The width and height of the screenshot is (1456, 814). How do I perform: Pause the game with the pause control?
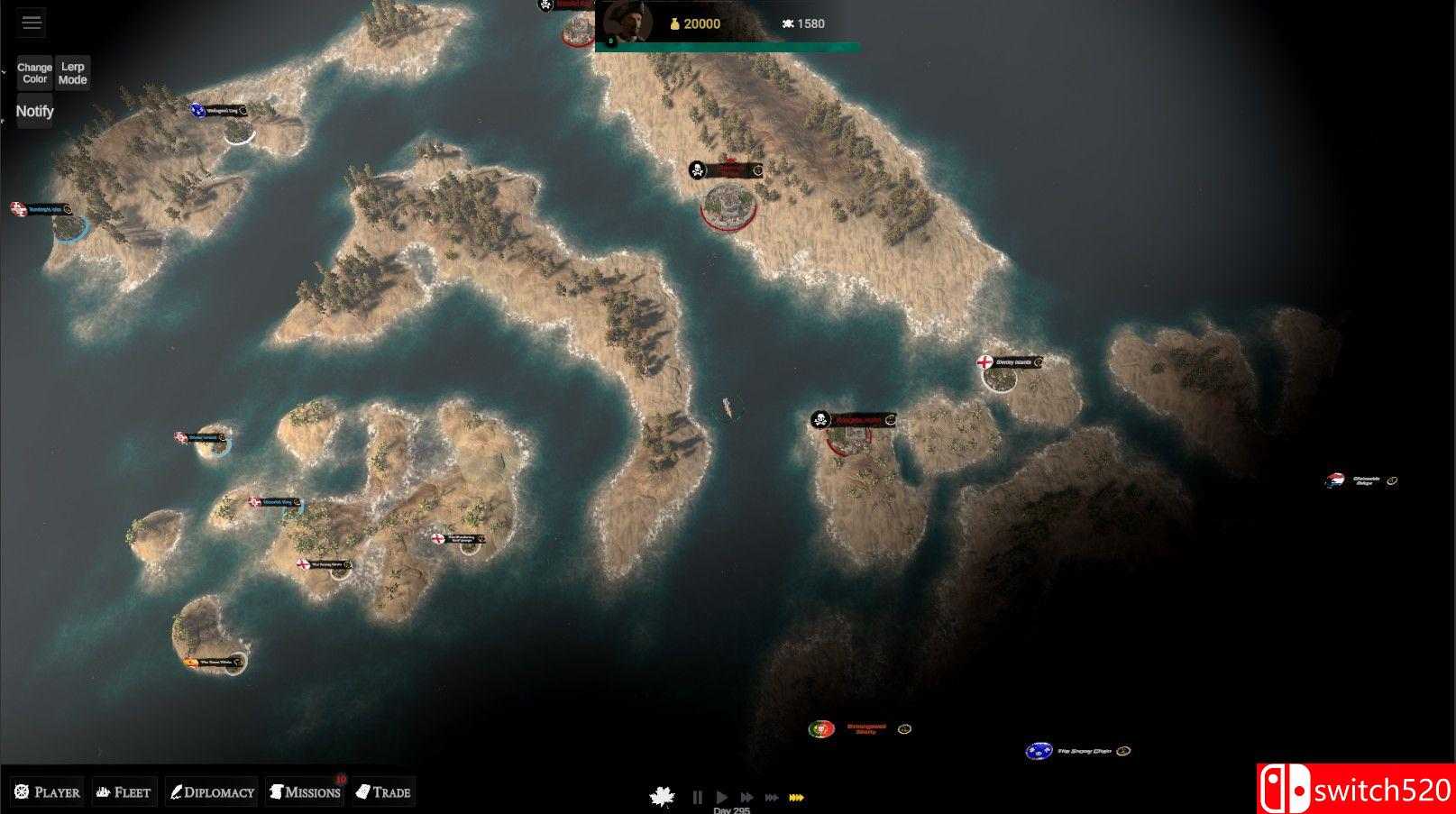(699, 797)
